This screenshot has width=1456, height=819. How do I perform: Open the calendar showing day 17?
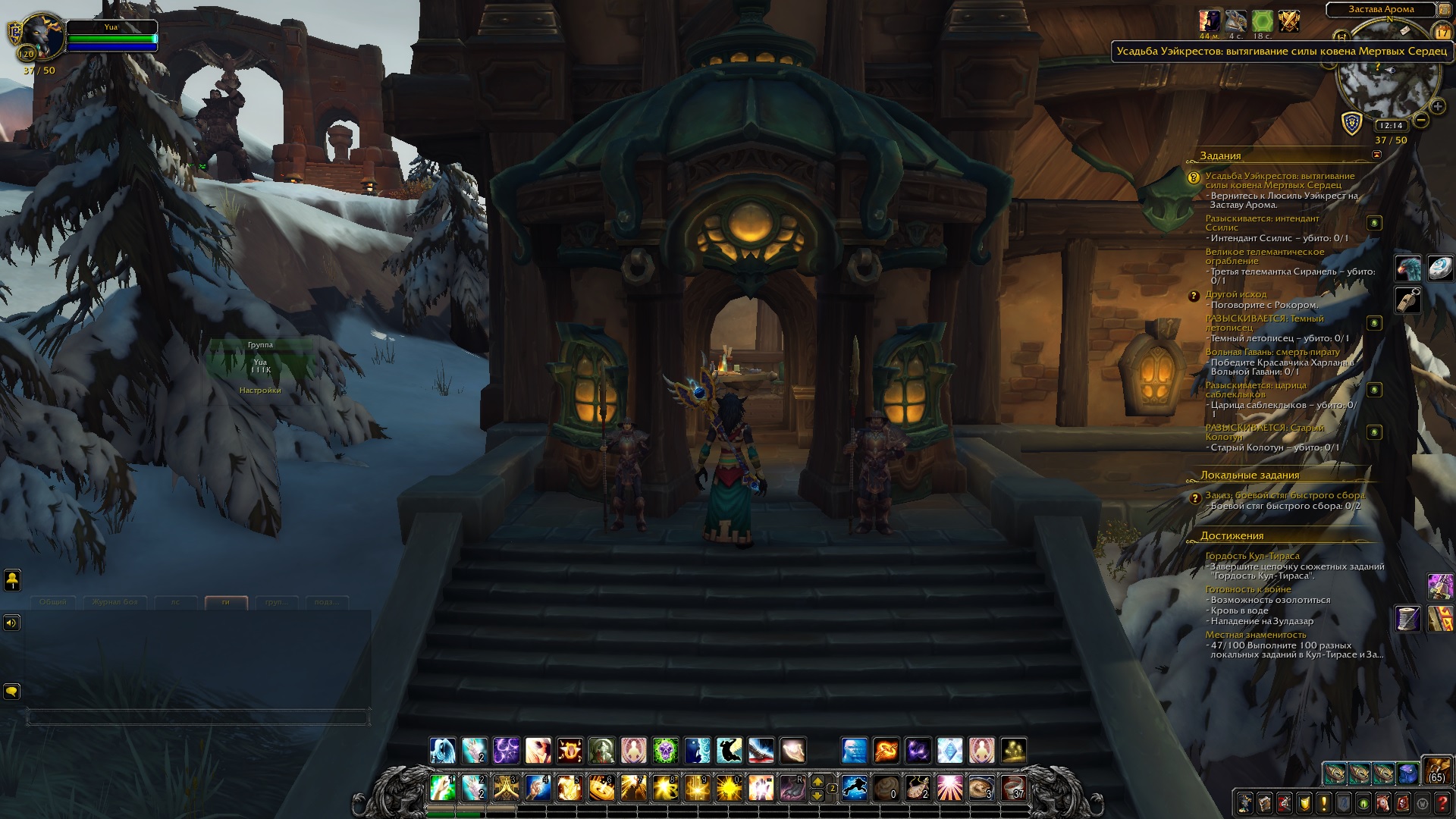click(x=1442, y=33)
